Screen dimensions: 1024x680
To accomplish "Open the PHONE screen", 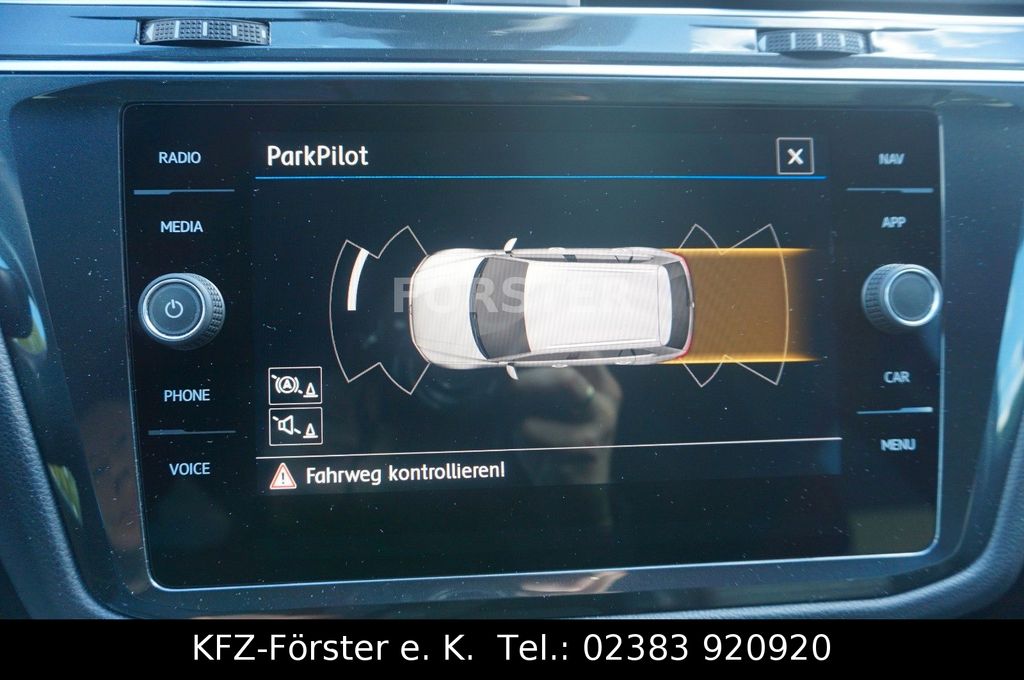I will pos(187,396).
